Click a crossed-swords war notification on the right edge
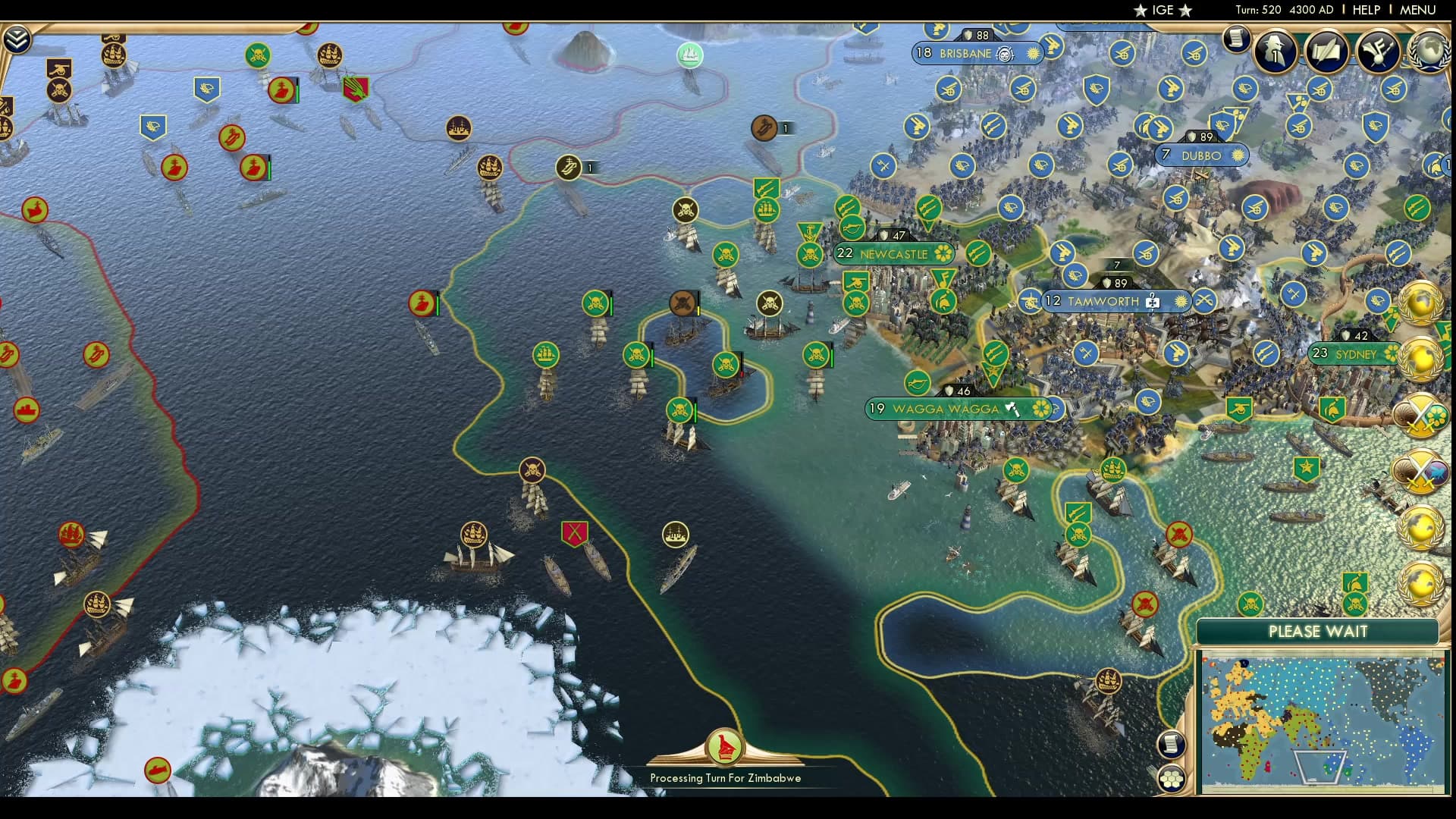This screenshot has width=1456, height=819. tap(1422, 416)
